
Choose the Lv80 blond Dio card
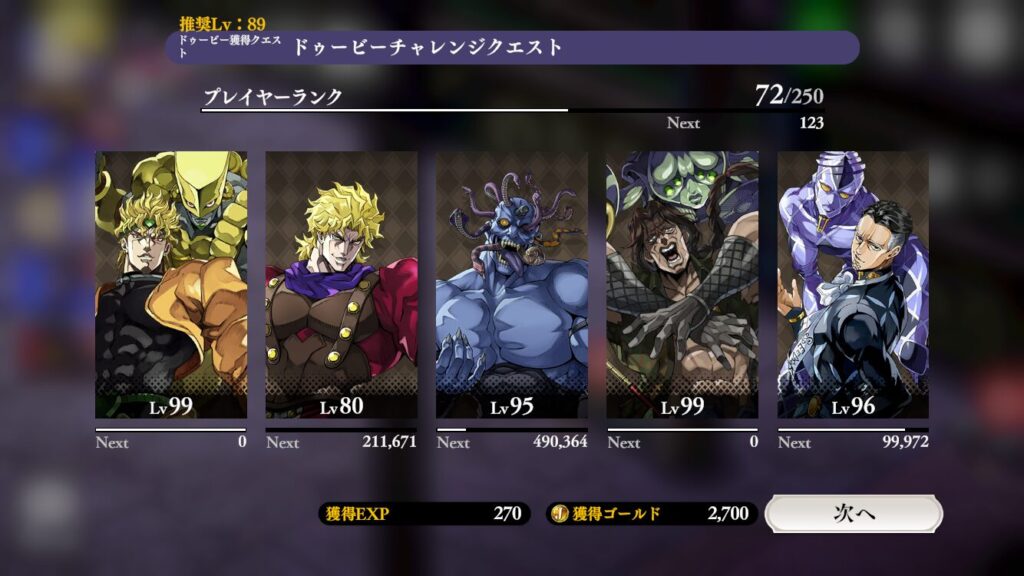[x=341, y=285]
